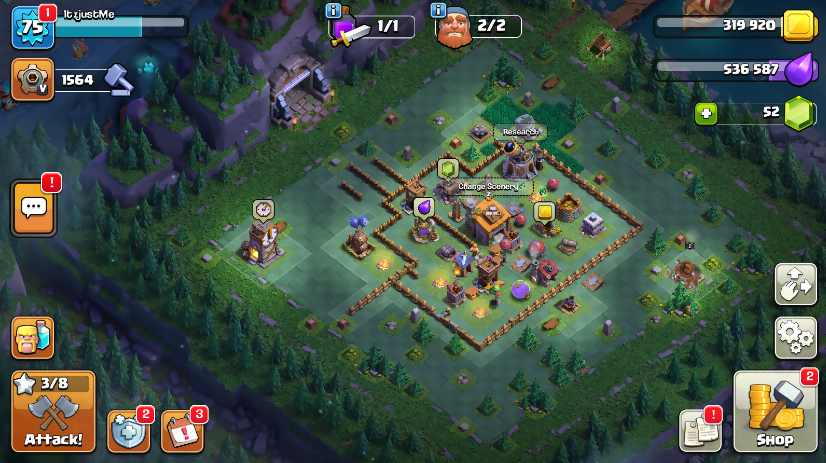The height and width of the screenshot is (463, 826).
Task: Collect gold from the gold coin bubble
Action: [544, 212]
